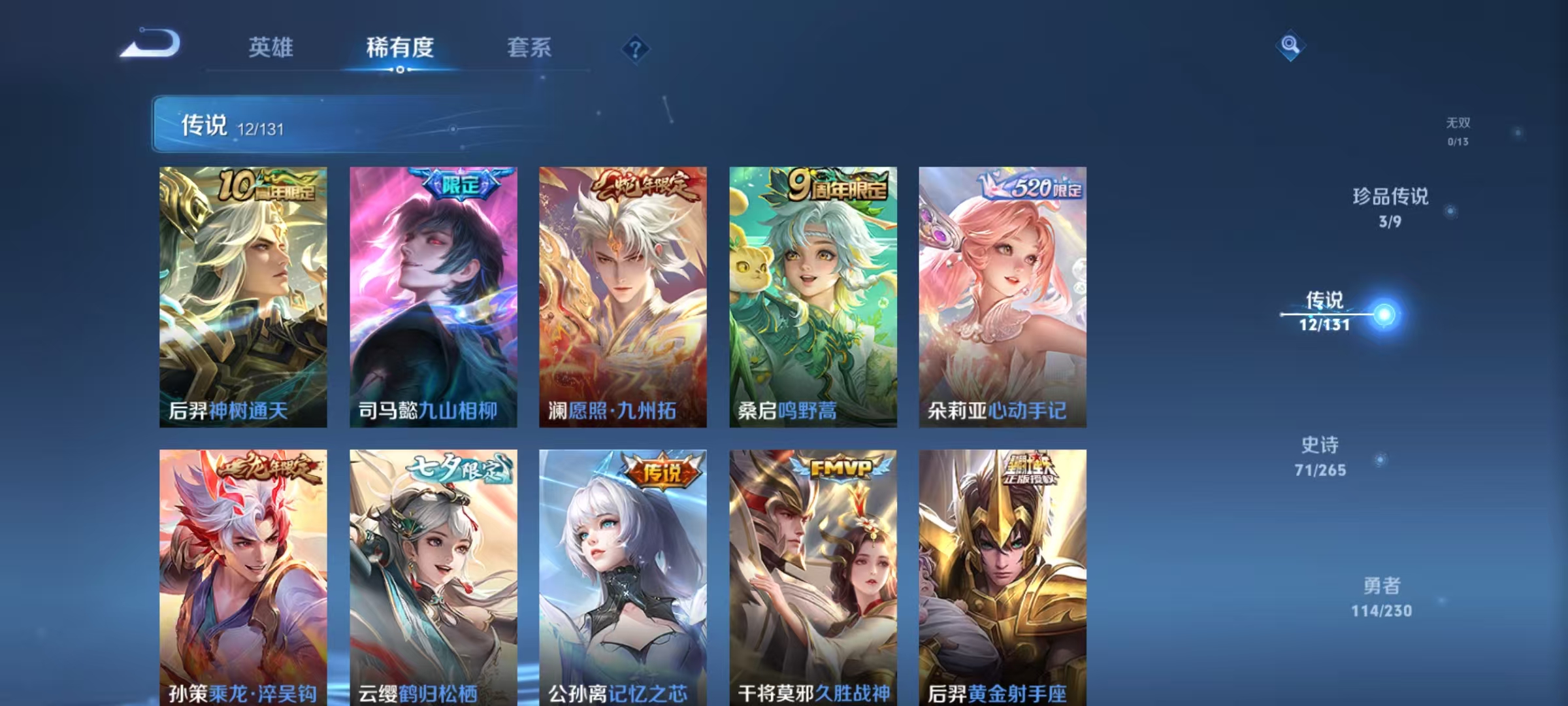Switch to the 英雄 tab
Screen dimensions: 1568x706
(272, 47)
